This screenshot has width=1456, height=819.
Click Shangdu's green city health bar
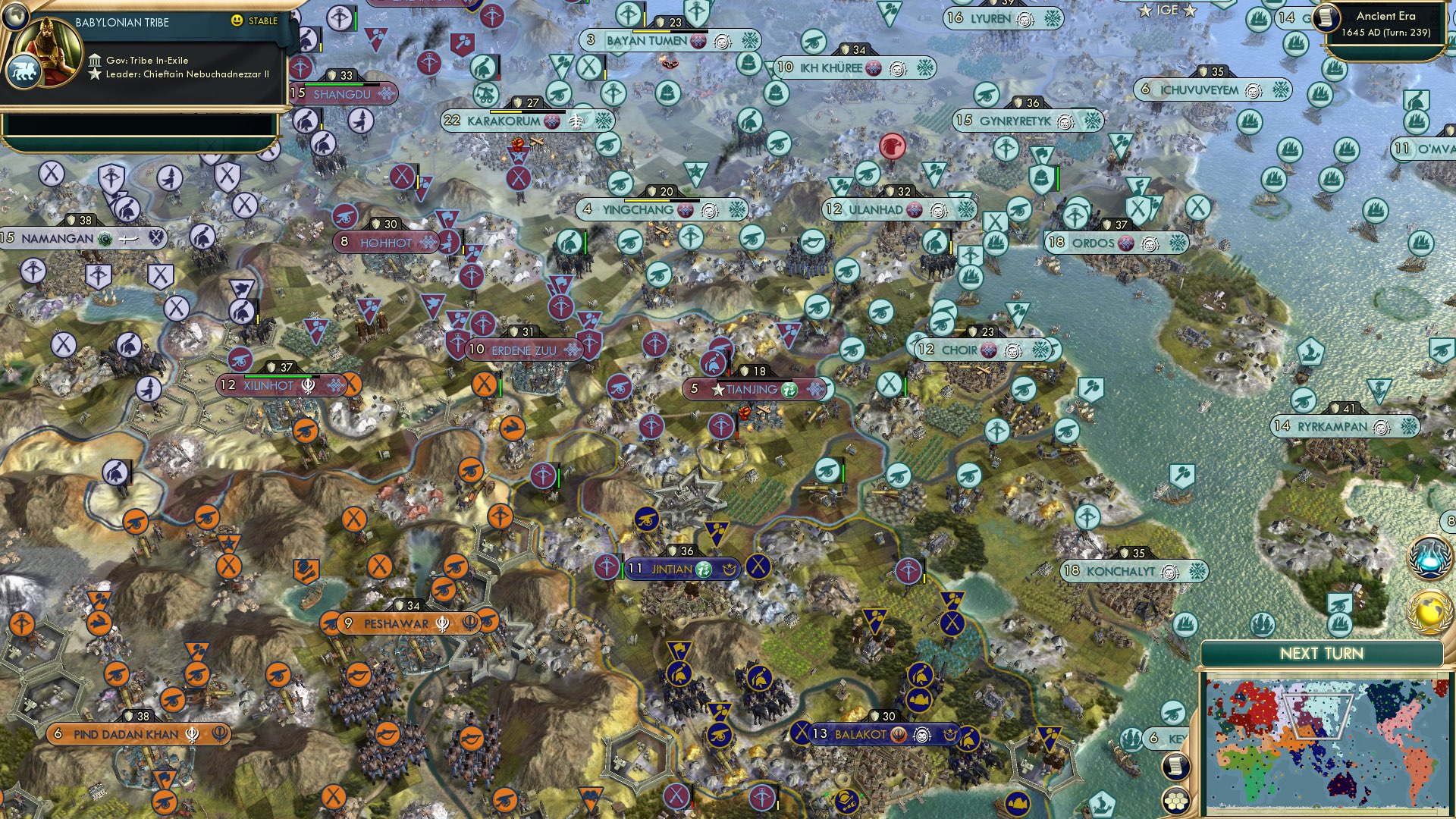click(334, 85)
